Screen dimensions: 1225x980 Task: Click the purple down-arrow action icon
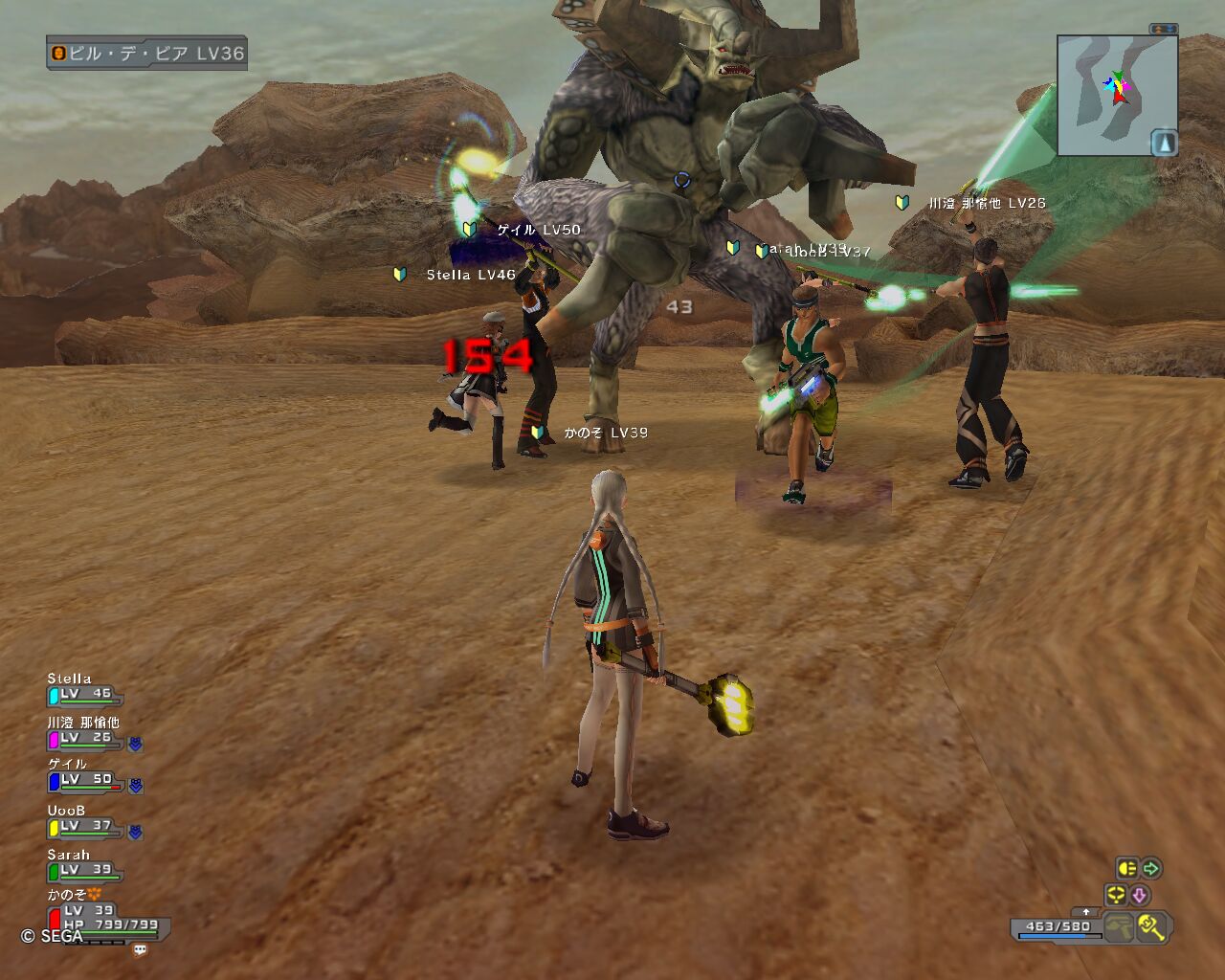pyautogui.click(x=1140, y=895)
